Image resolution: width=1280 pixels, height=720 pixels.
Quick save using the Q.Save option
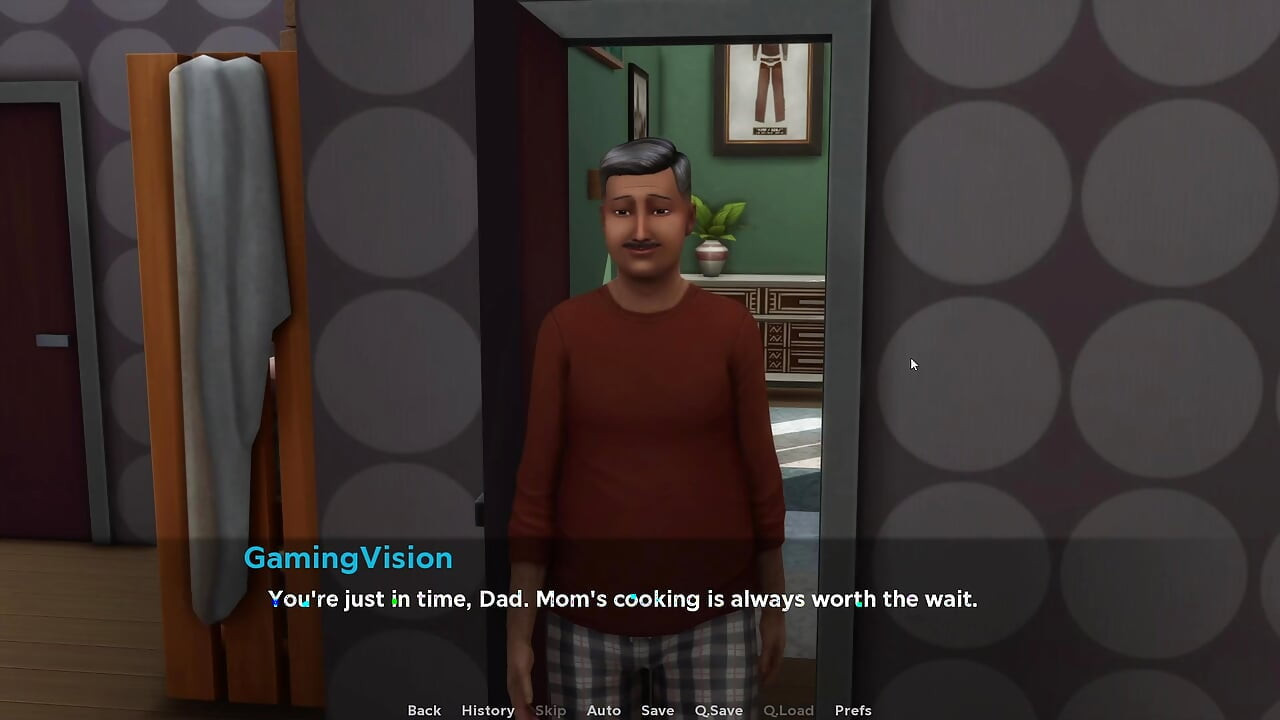tap(718, 710)
